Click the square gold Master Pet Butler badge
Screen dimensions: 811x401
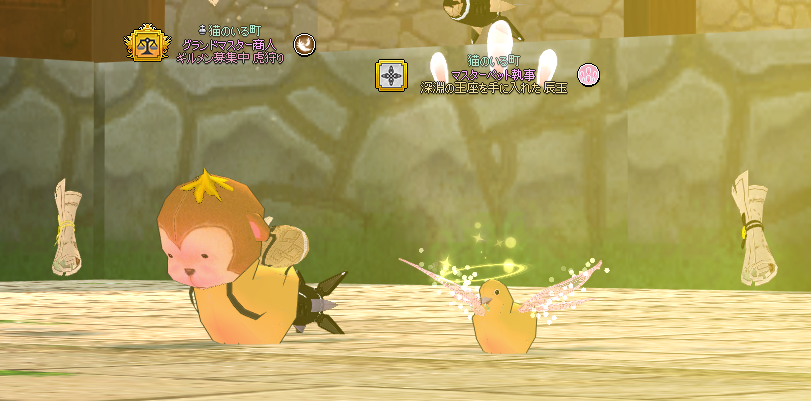[391, 75]
